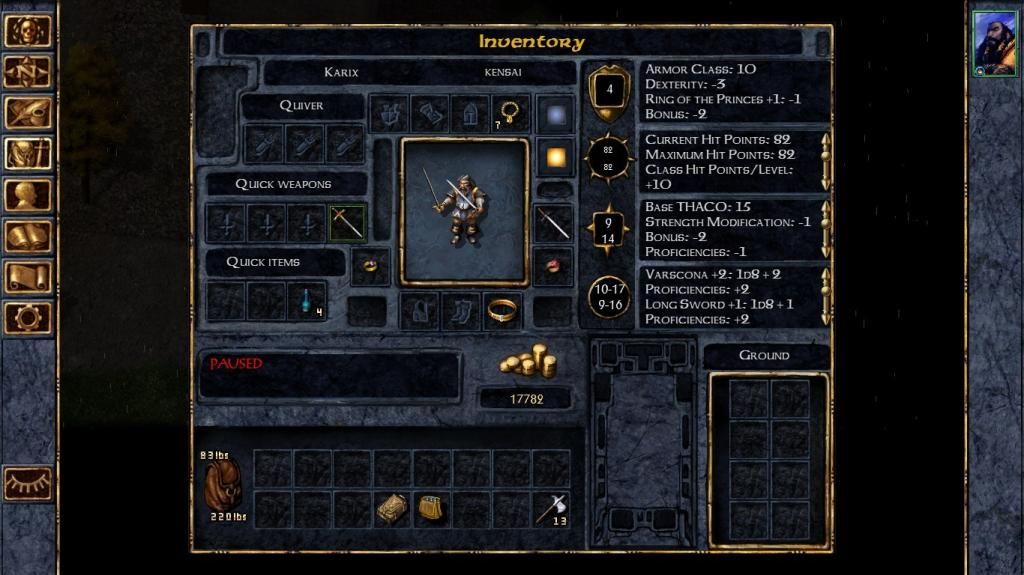
Task: Click the closed-eye rest button
Action: (x=28, y=483)
